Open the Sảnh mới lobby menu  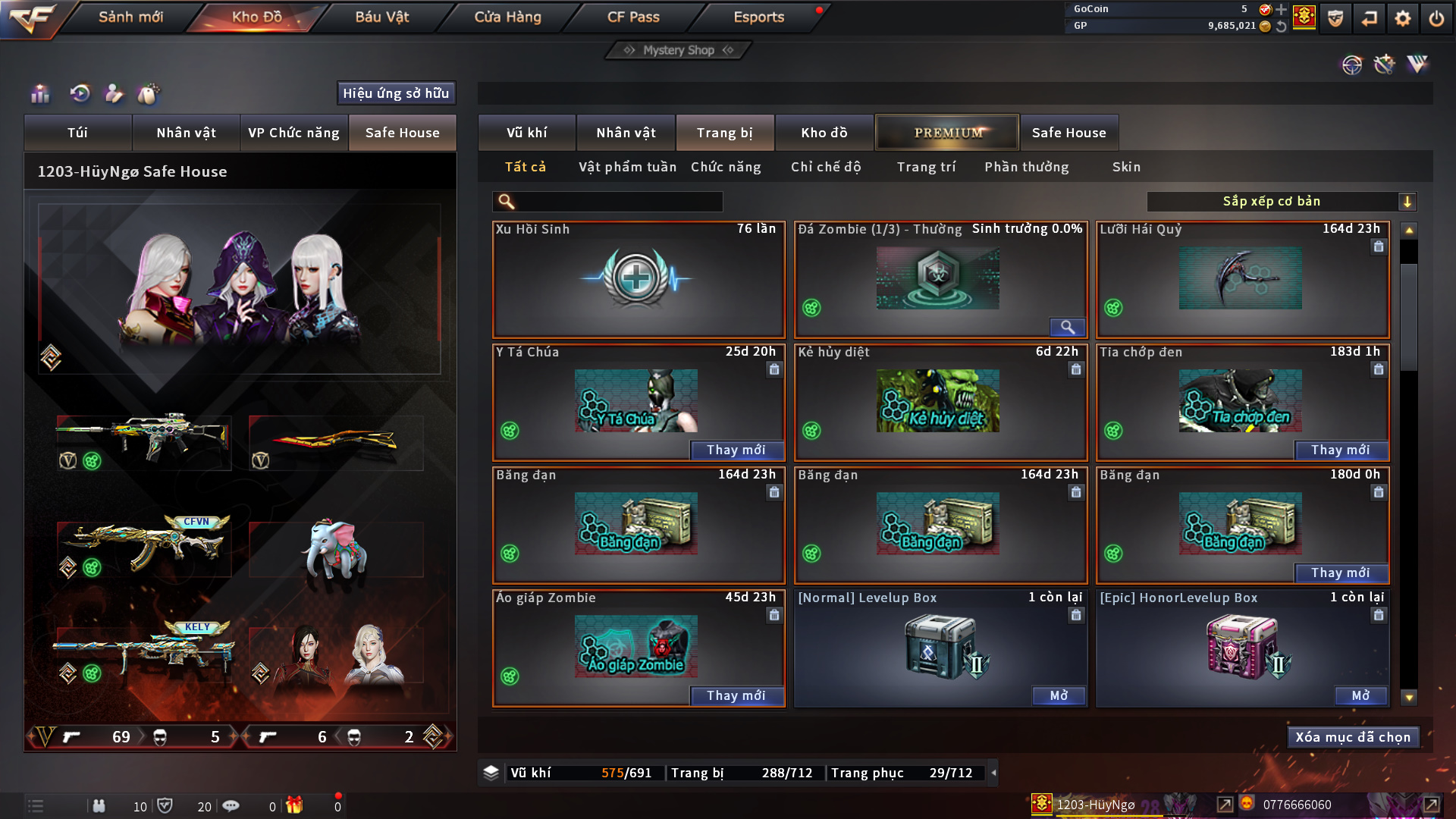pyautogui.click(x=130, y=17)
